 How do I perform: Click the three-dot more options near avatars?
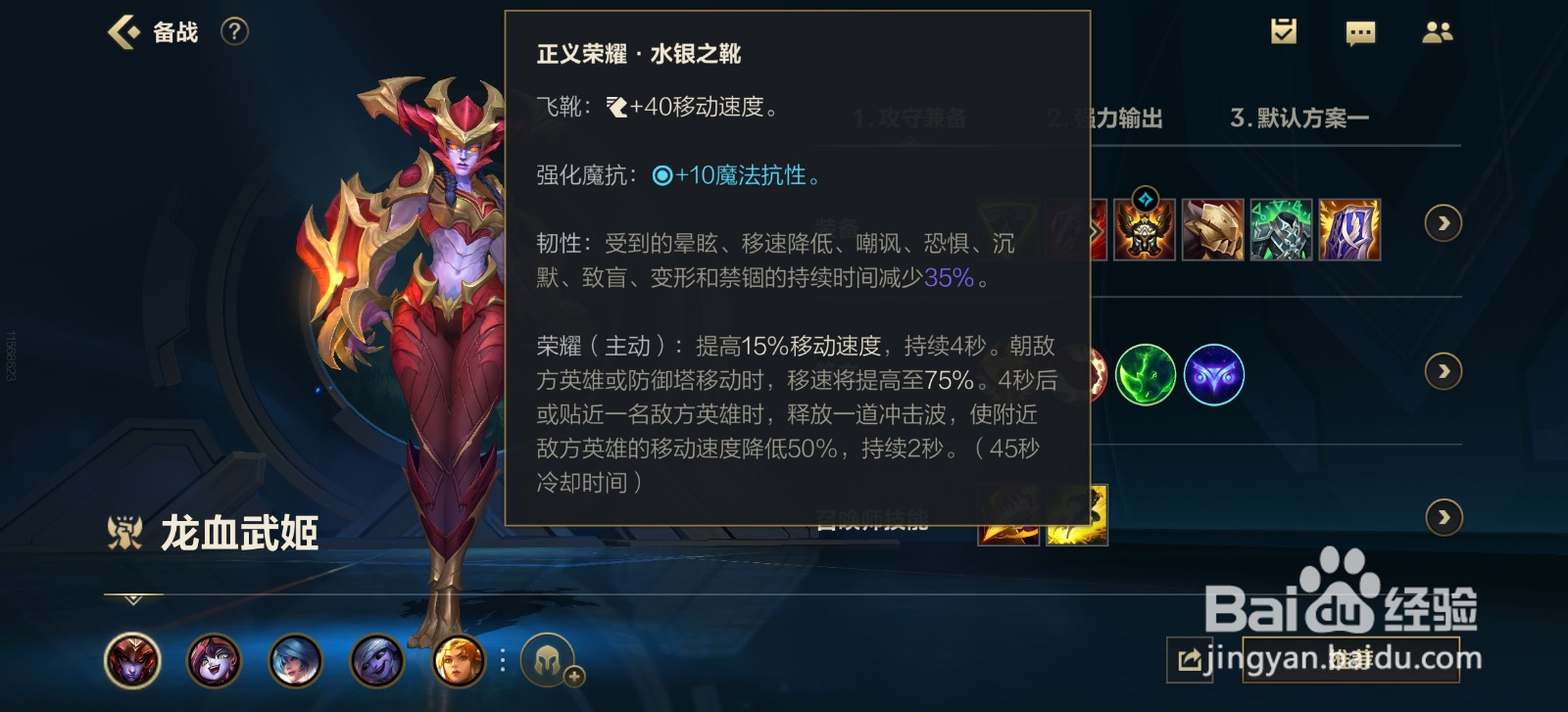pos(503,661)
